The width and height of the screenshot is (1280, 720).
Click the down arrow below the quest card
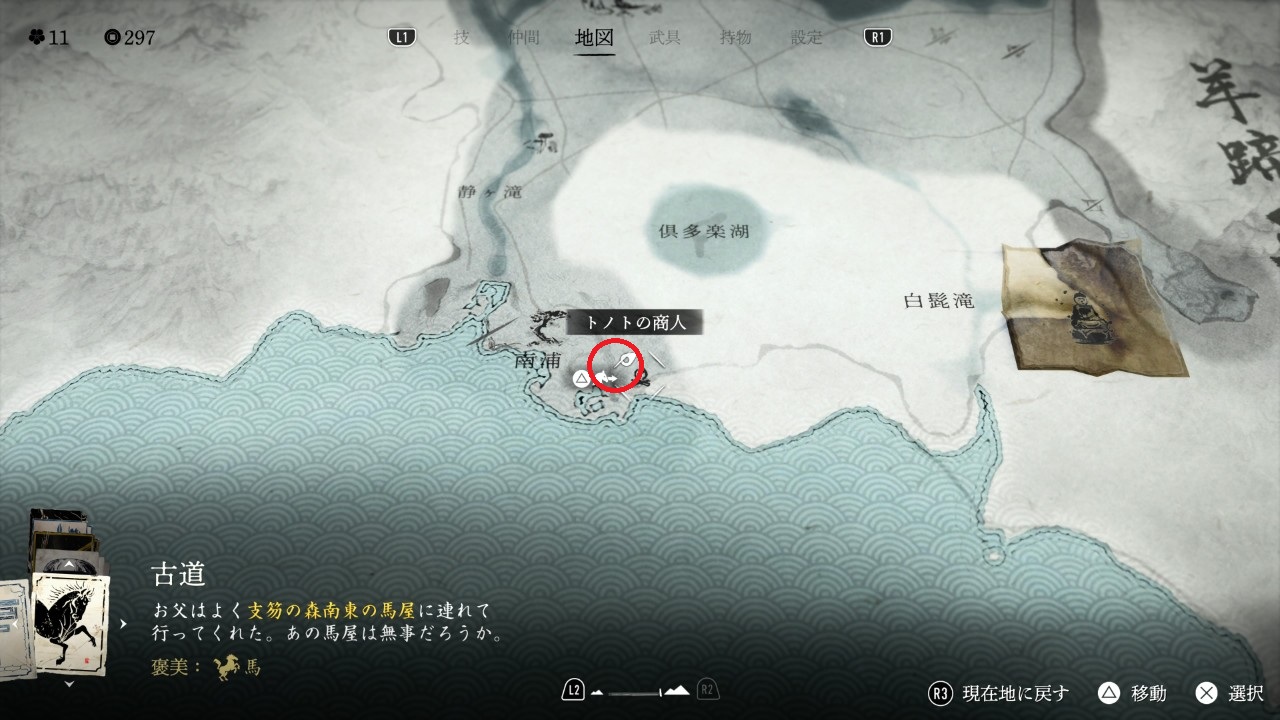(x=69, y=685)
